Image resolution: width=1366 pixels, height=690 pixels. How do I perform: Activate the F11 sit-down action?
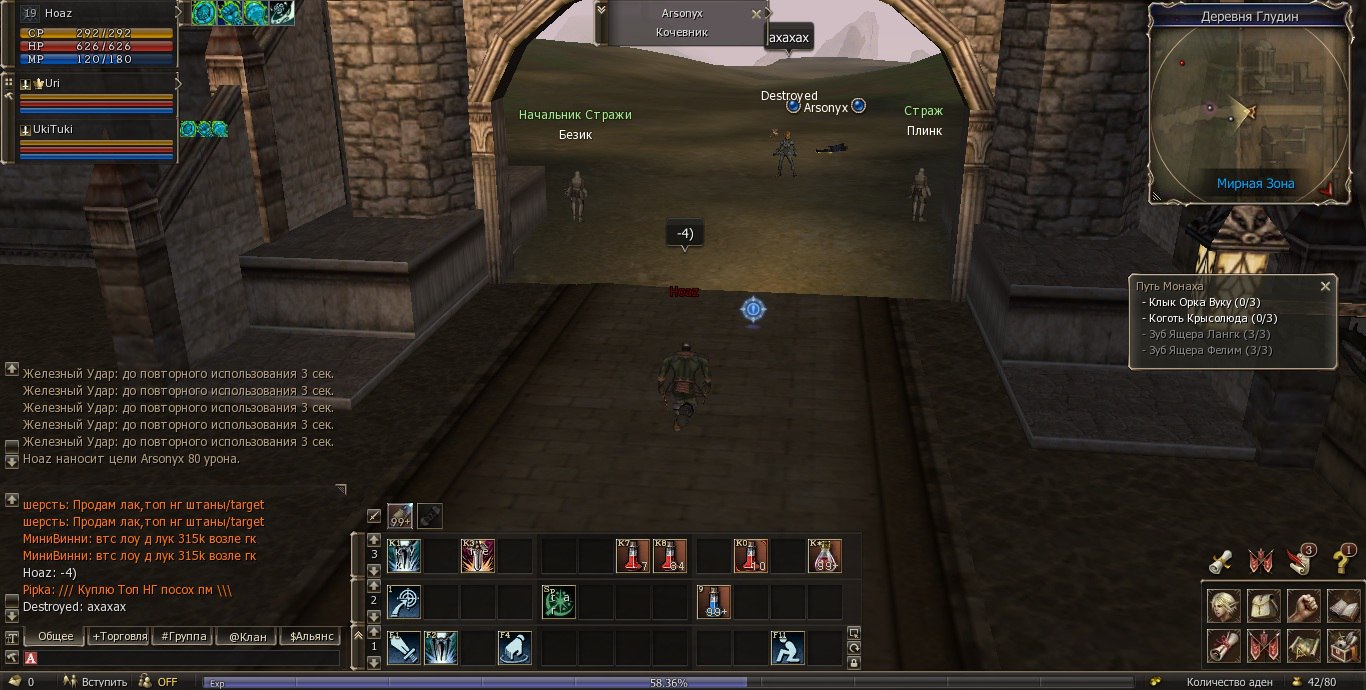point(788,648)
